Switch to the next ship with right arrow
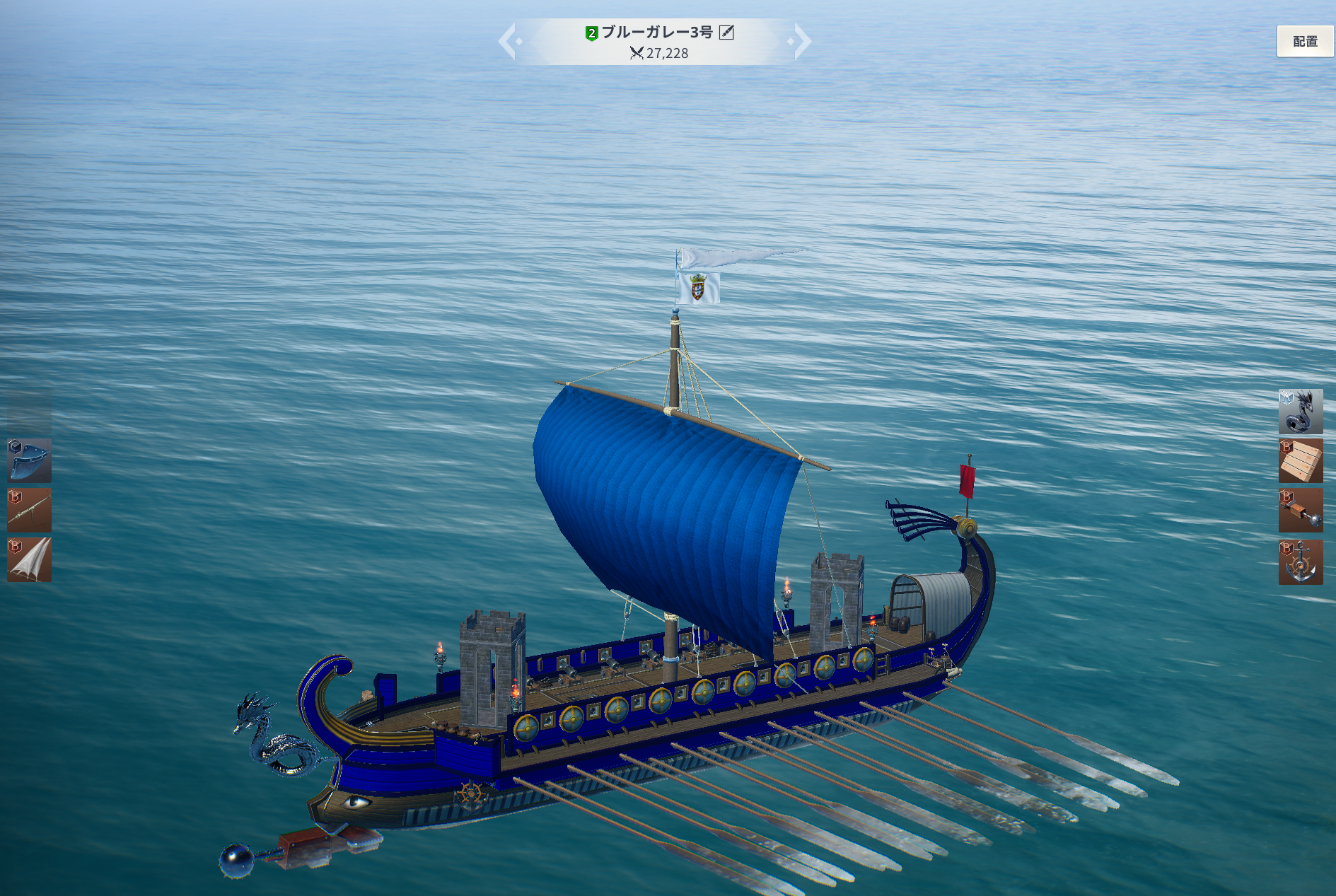 point(801,41)
